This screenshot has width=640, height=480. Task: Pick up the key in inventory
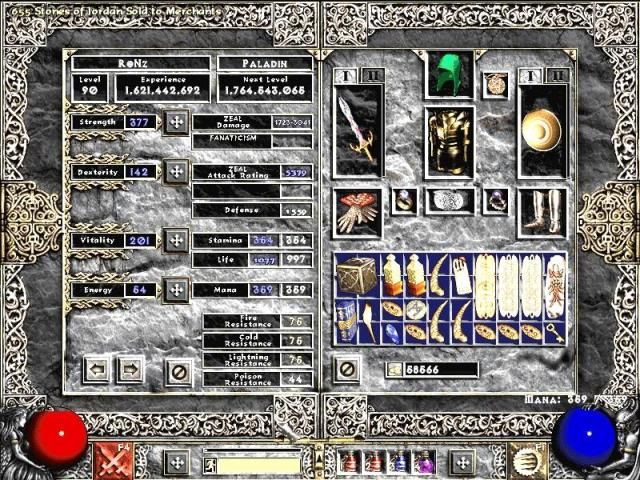click(x=555, y=333)
